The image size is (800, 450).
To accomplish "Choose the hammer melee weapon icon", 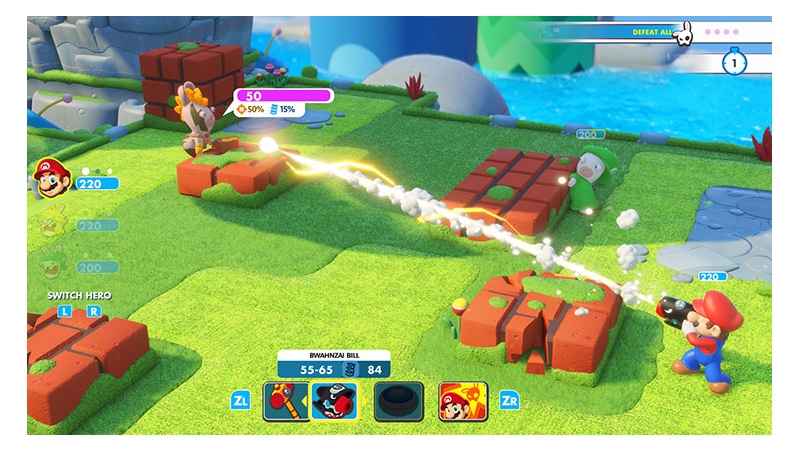I will pyautogui.click(x=283, y=401).
